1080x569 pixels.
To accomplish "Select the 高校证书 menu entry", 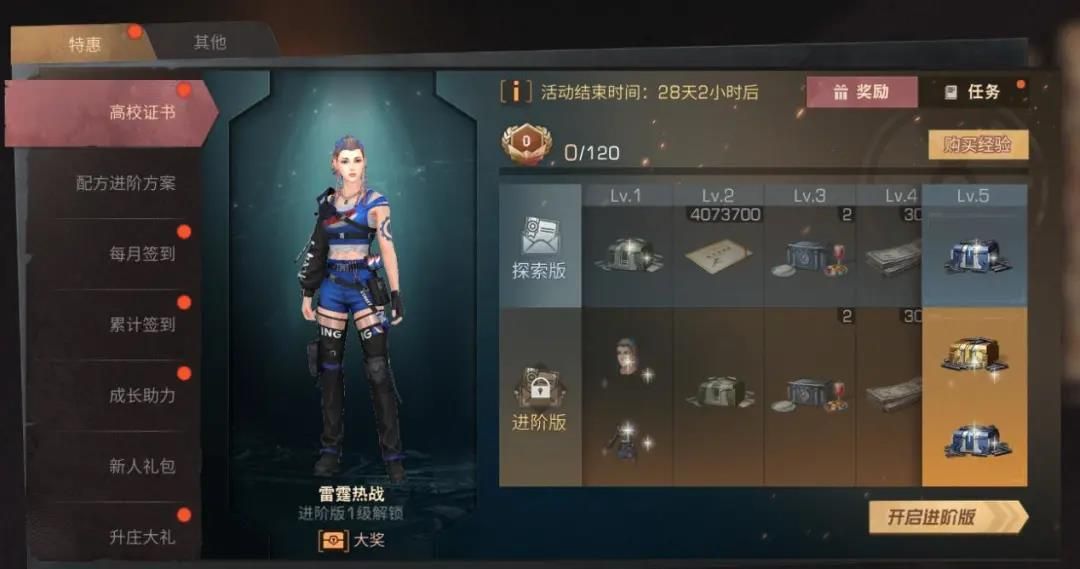I will click(x=141, y=112).
